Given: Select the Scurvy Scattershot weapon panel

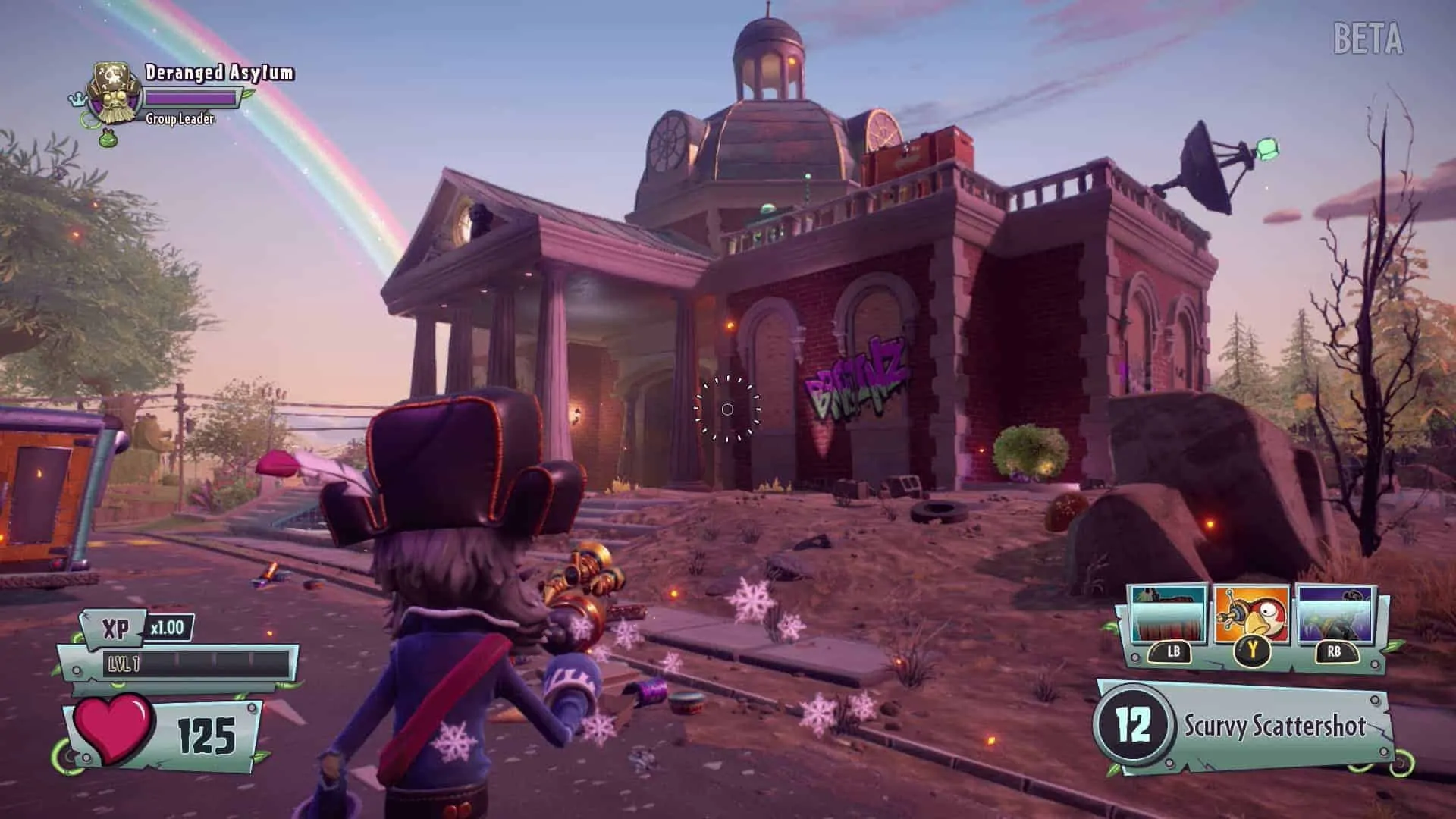Looking at the screenshot, I should [1245, 726].
